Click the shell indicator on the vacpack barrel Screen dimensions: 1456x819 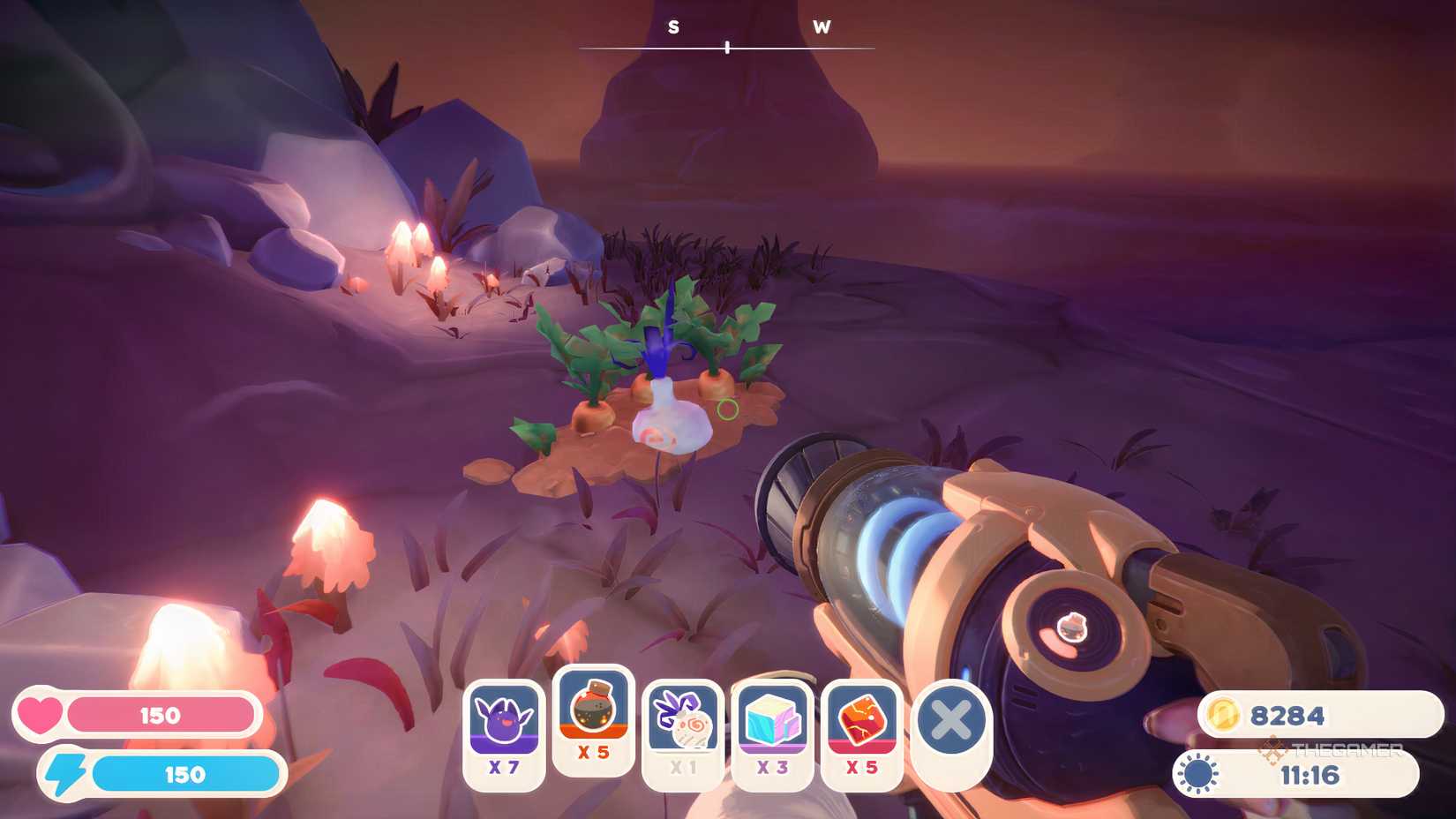pyautogui.click(x=1070, y=626)
